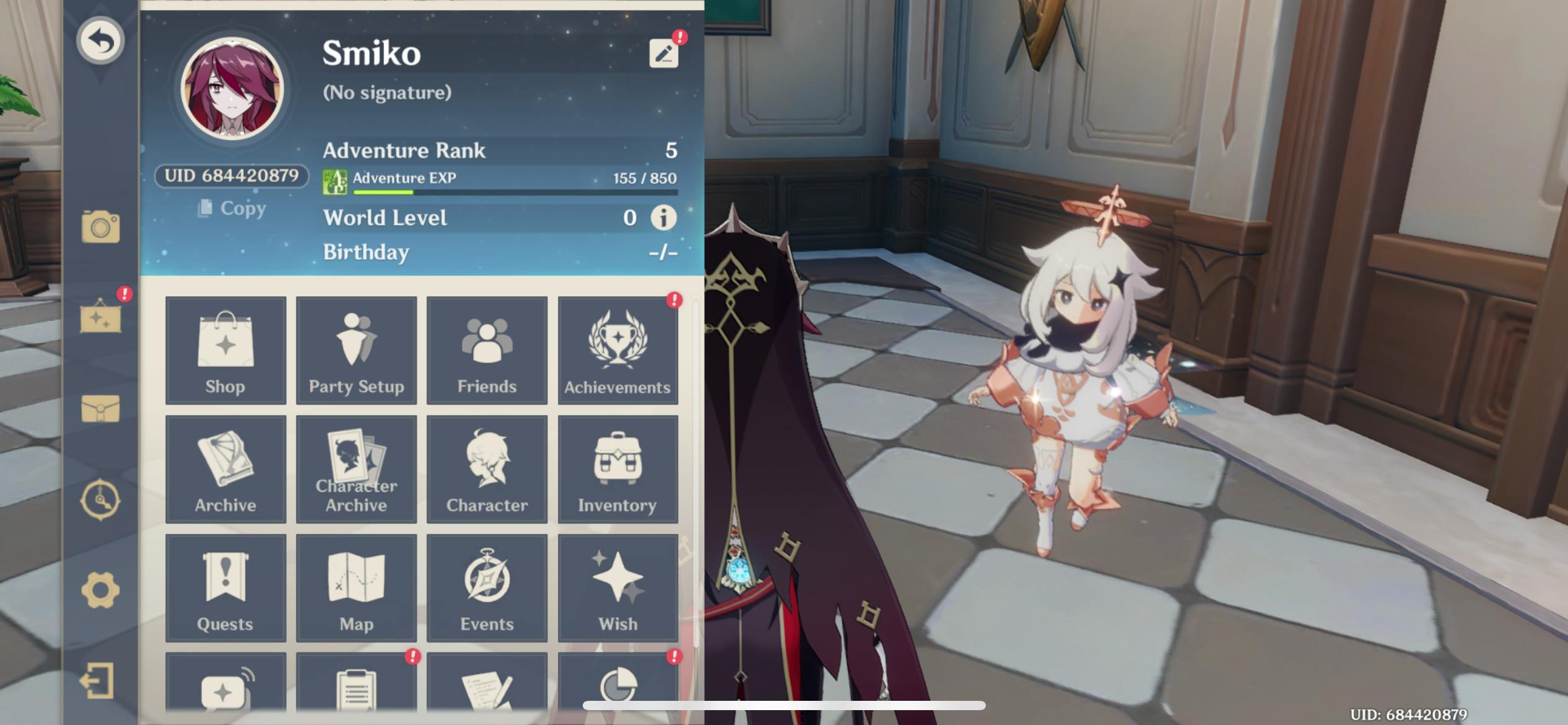Open the Wish menu
Screen dimensions: 1568x725
[617, 589]
